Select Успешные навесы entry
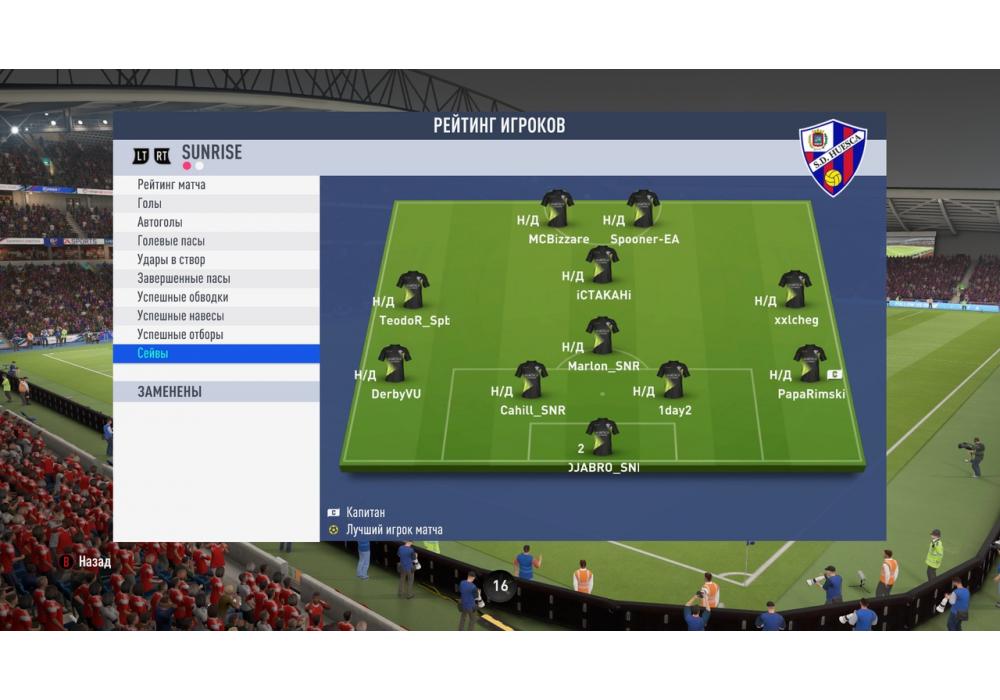This screenshot has height=700, width=1000. (x=217, y=316)
